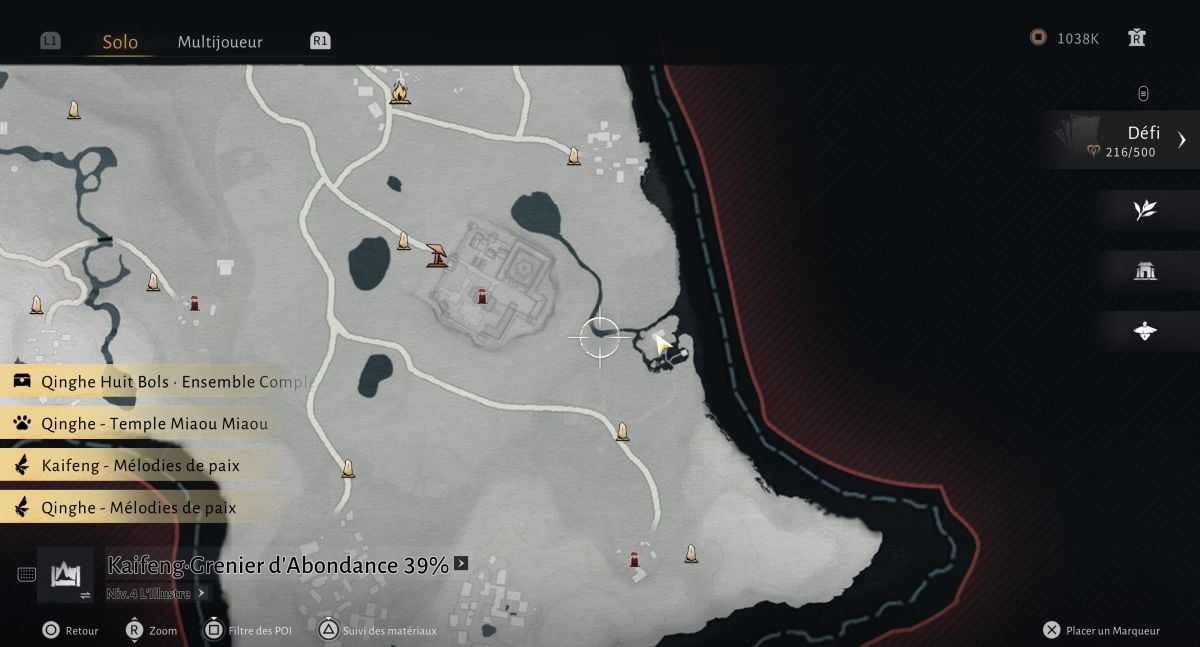1200x647 pixels.
Task: Select the red pavilion map marker
Action: tap(437, 255)
